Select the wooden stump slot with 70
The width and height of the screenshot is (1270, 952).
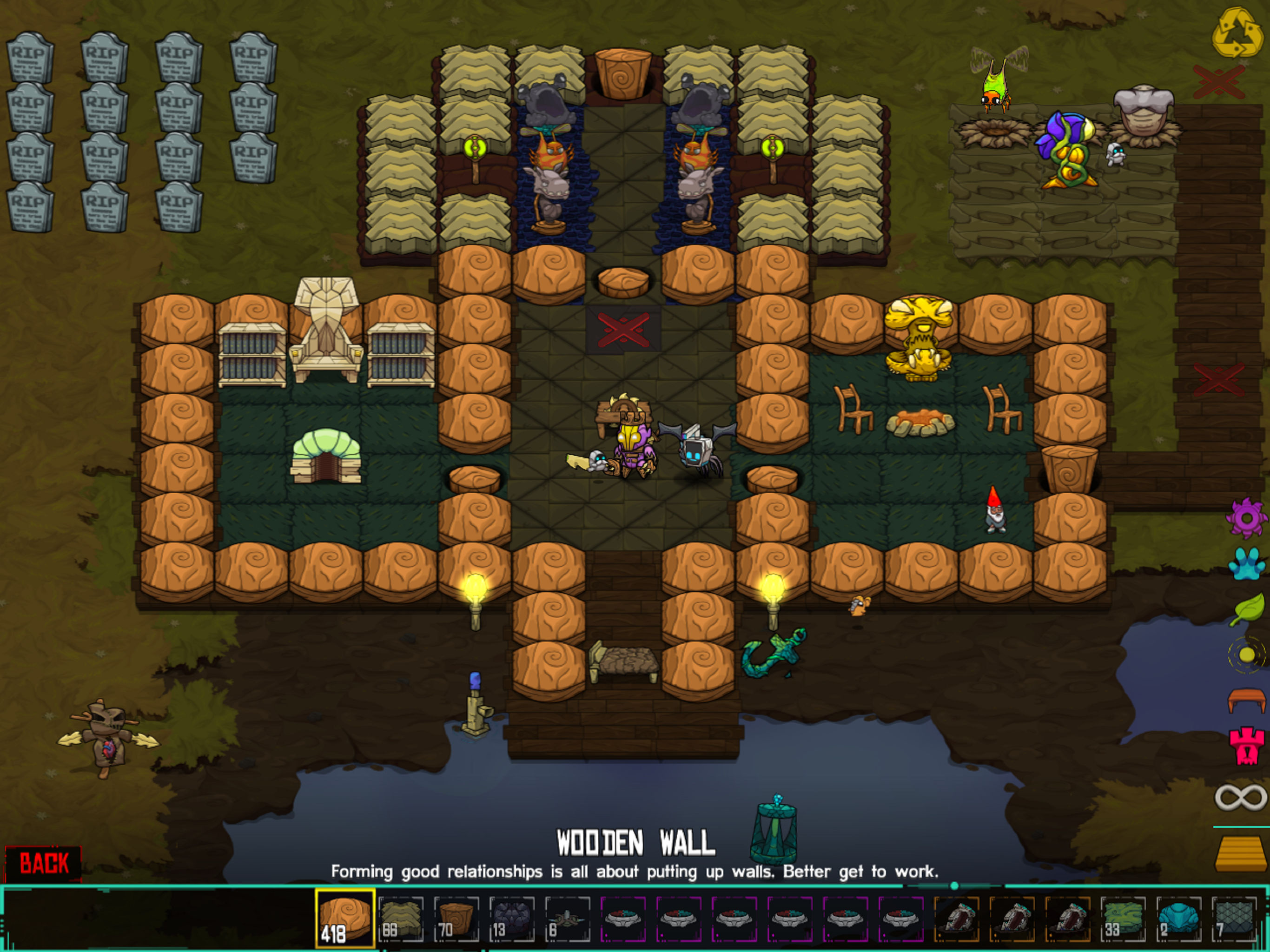coord(456,918)
